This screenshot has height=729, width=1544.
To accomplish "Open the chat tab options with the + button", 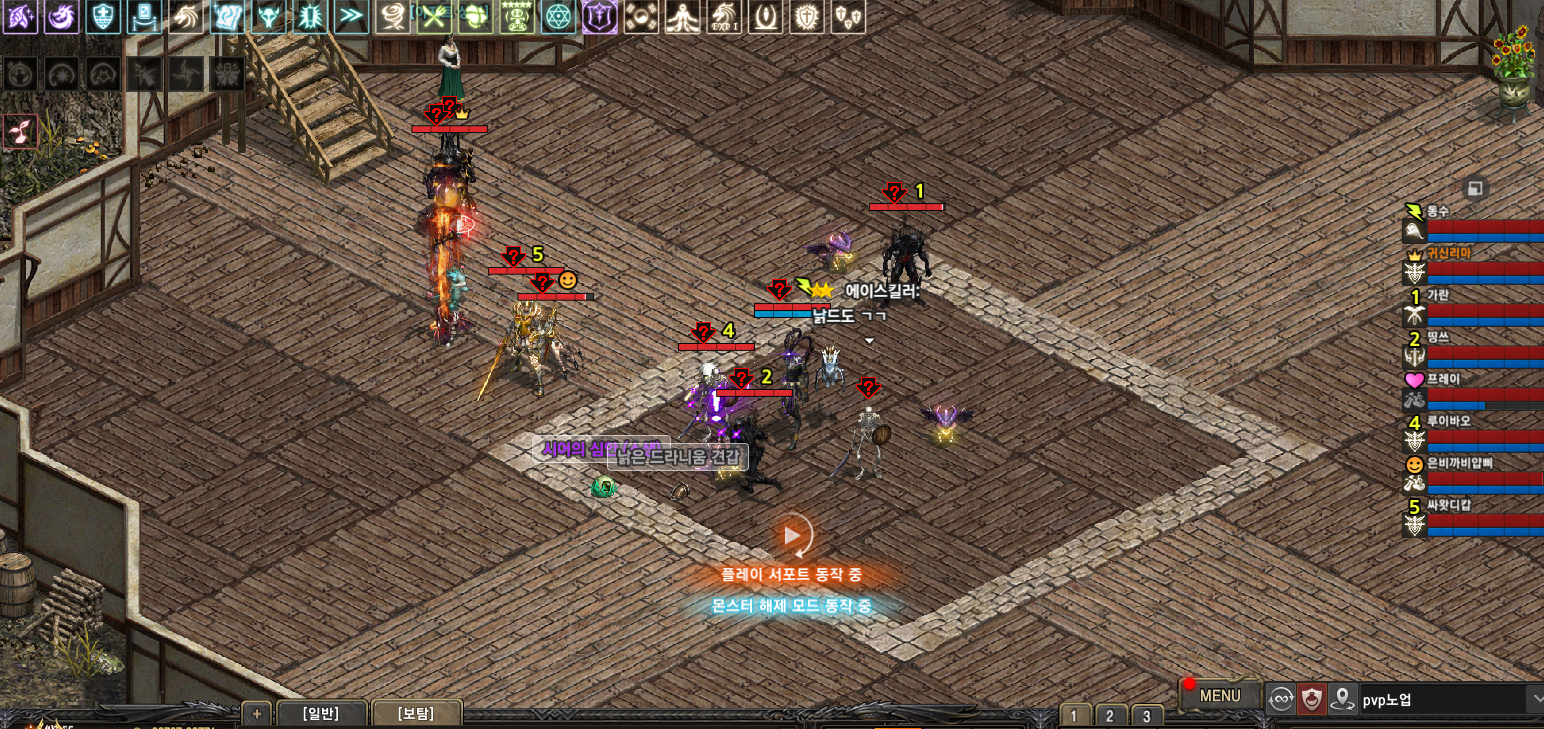I will click(255, 712).
